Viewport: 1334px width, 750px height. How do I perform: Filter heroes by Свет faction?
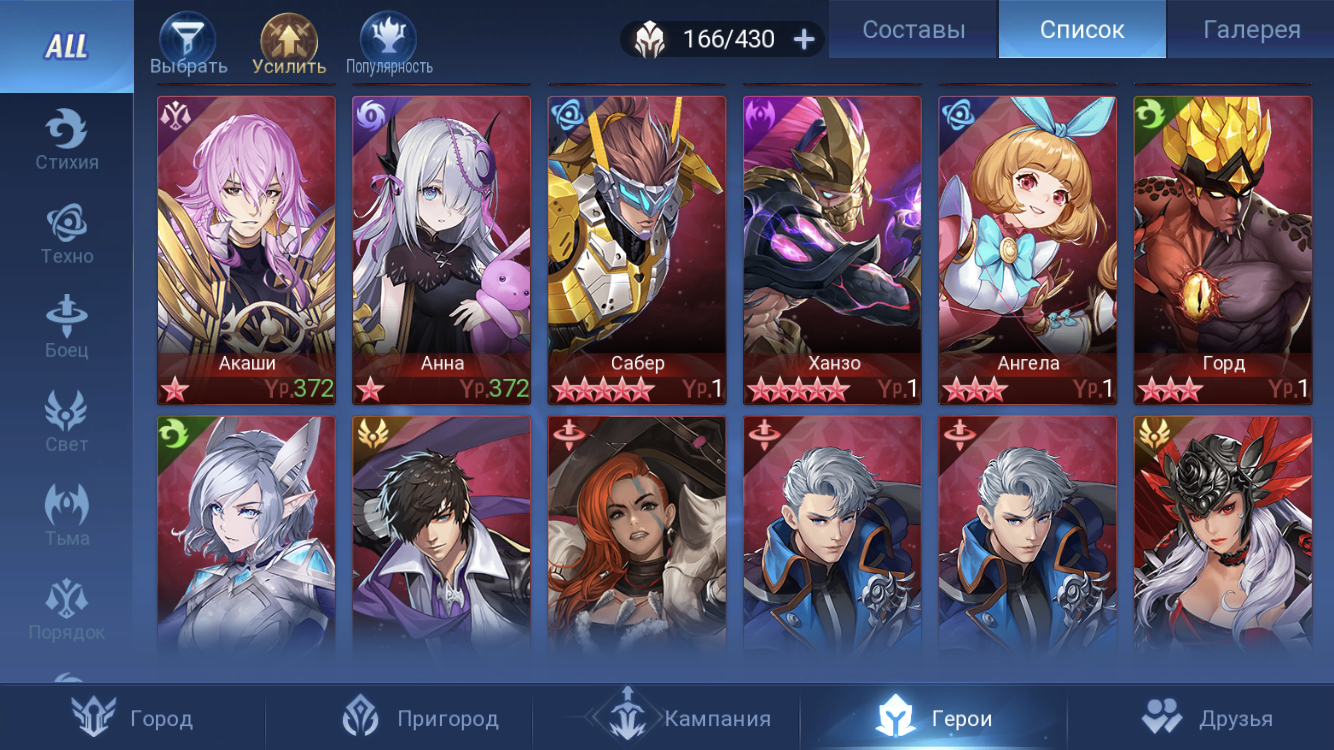66,422
